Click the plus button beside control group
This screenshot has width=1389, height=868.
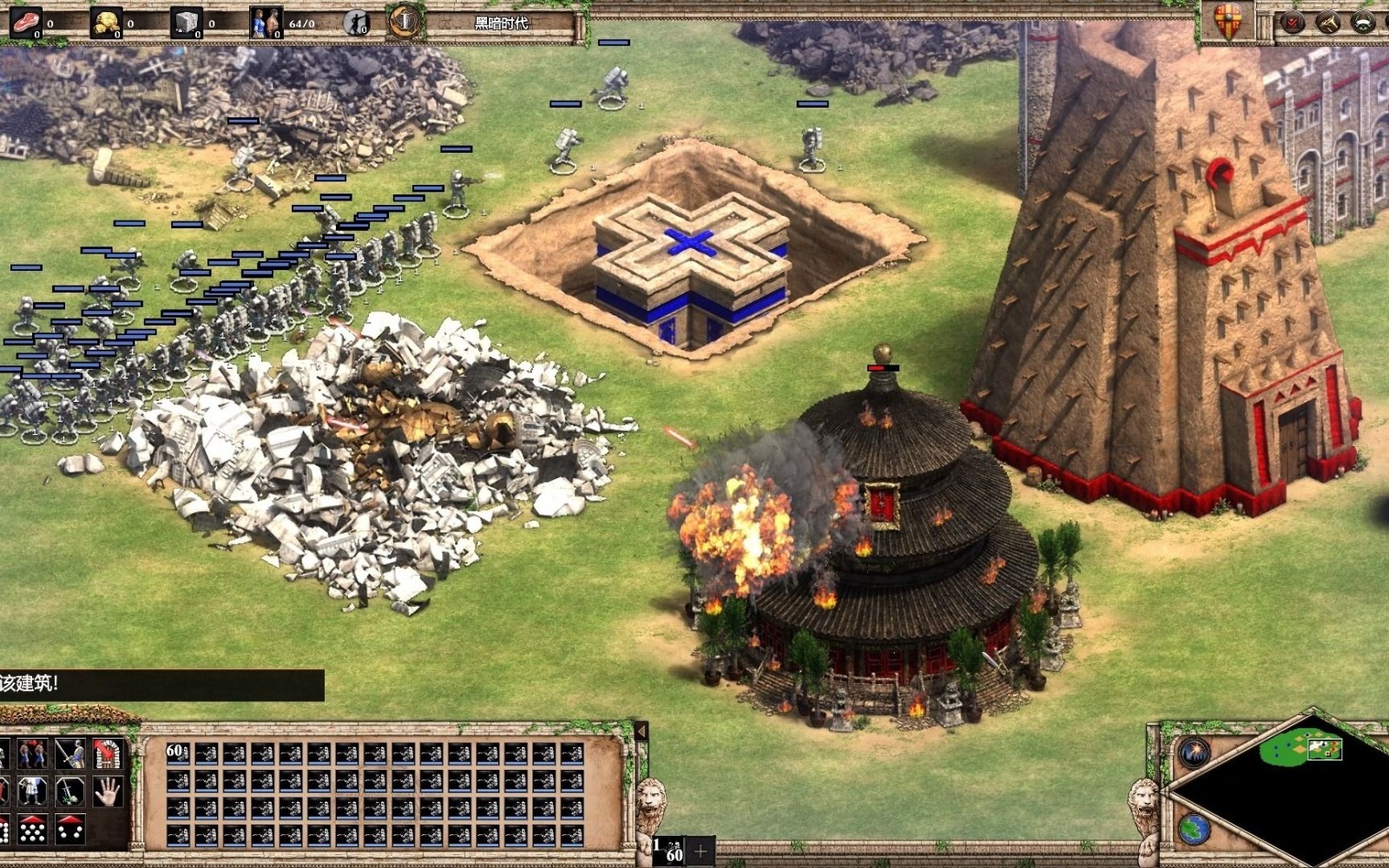[x=700, y=852]
